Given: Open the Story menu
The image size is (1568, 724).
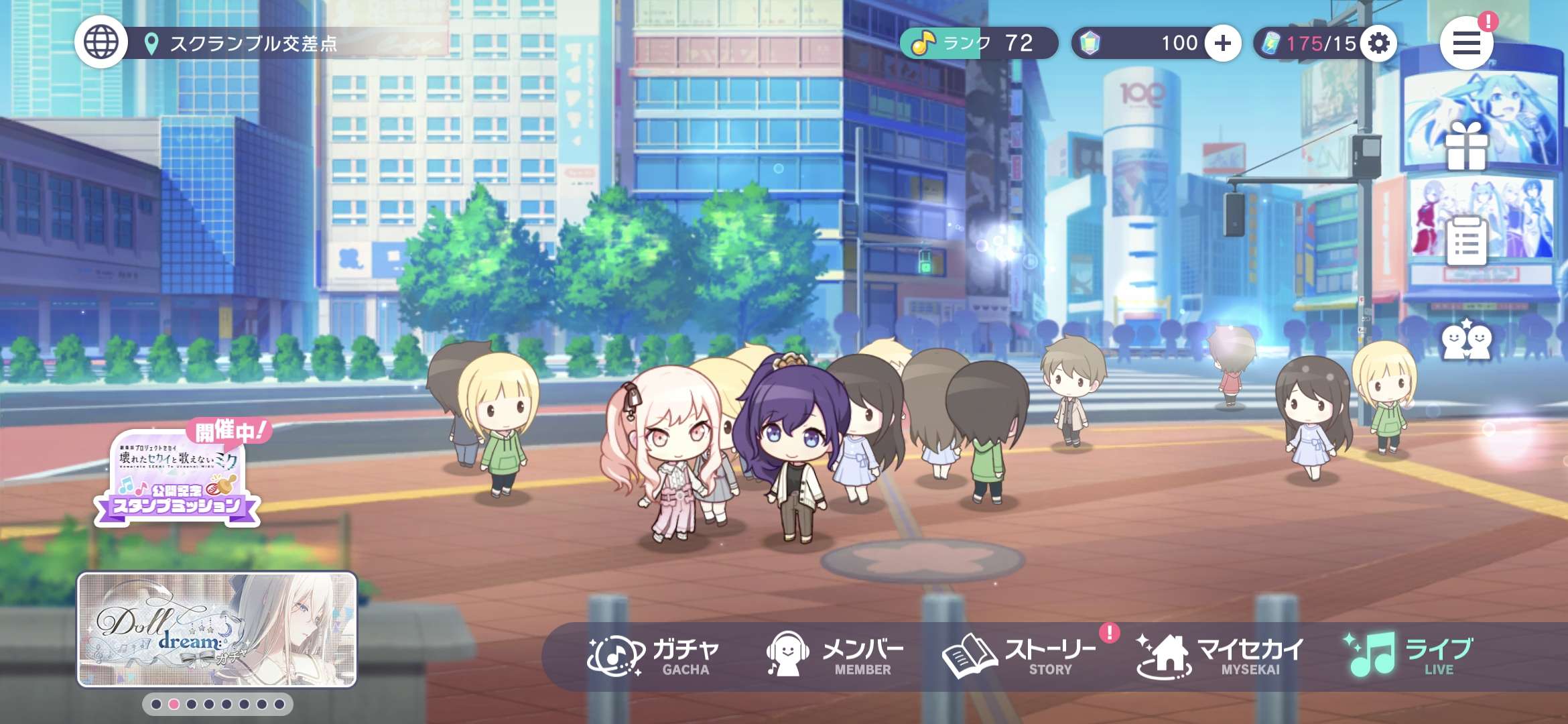Looking at the screenshot, I should pos(1019,655).
